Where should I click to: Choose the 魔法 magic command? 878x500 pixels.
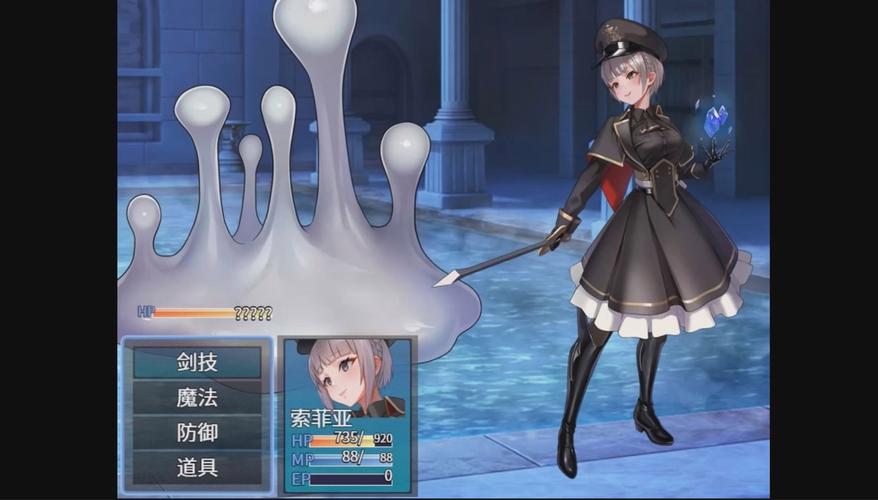click(x=197, y=398)
